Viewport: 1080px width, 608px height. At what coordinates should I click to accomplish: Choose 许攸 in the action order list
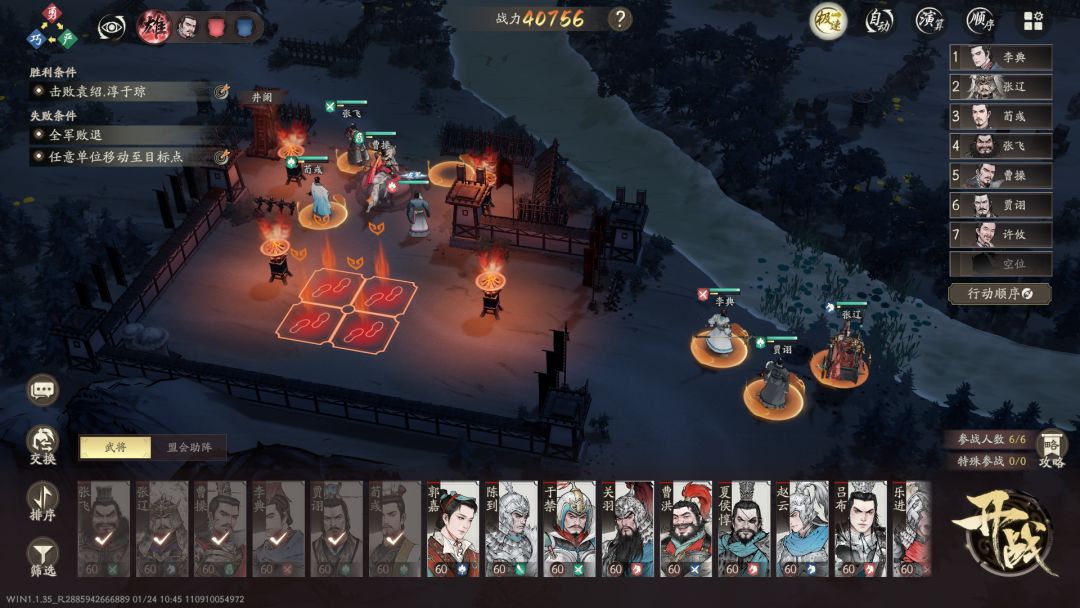[x=1000, y=235]
